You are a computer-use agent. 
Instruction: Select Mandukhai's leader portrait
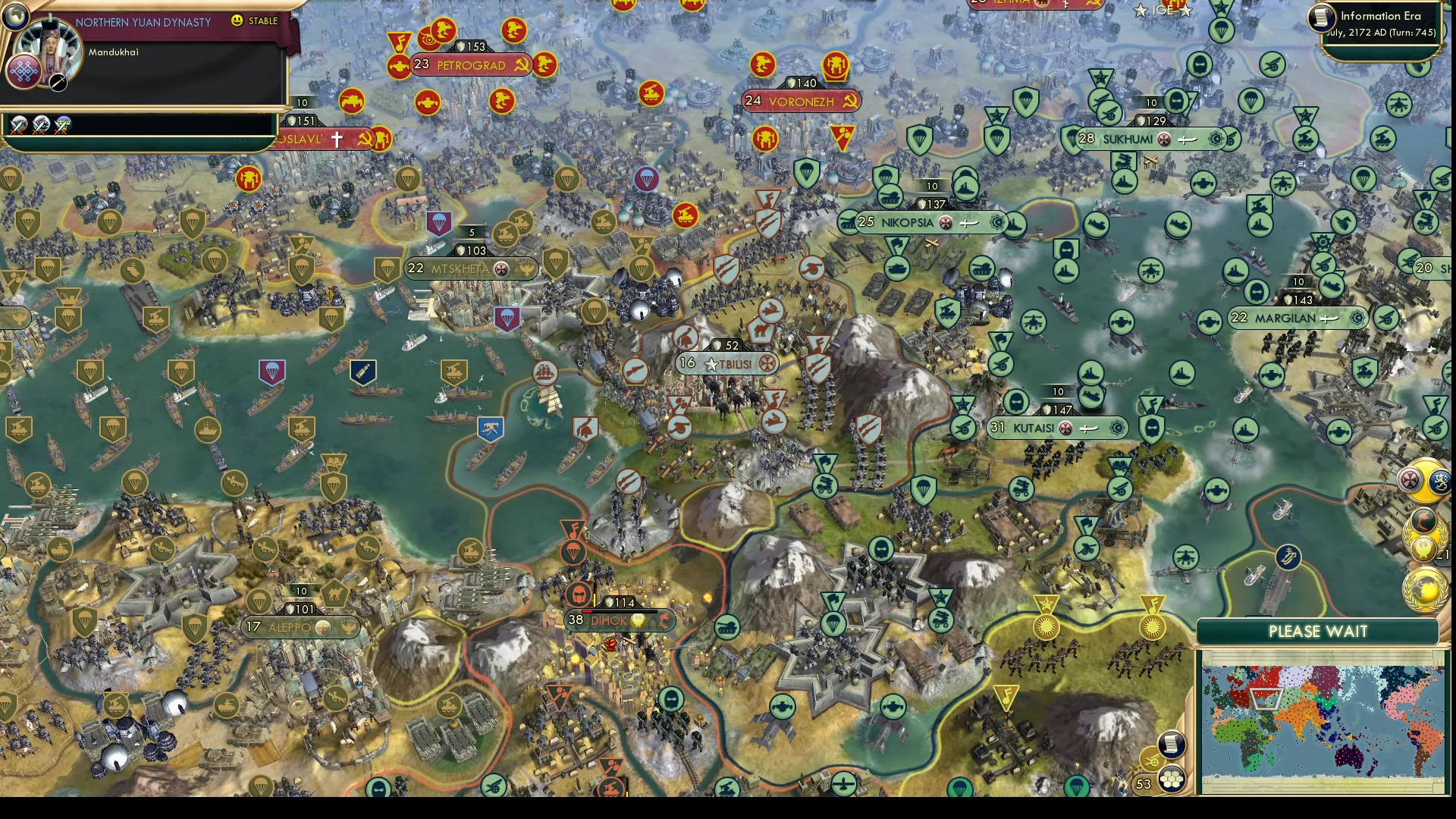point(49,47)
